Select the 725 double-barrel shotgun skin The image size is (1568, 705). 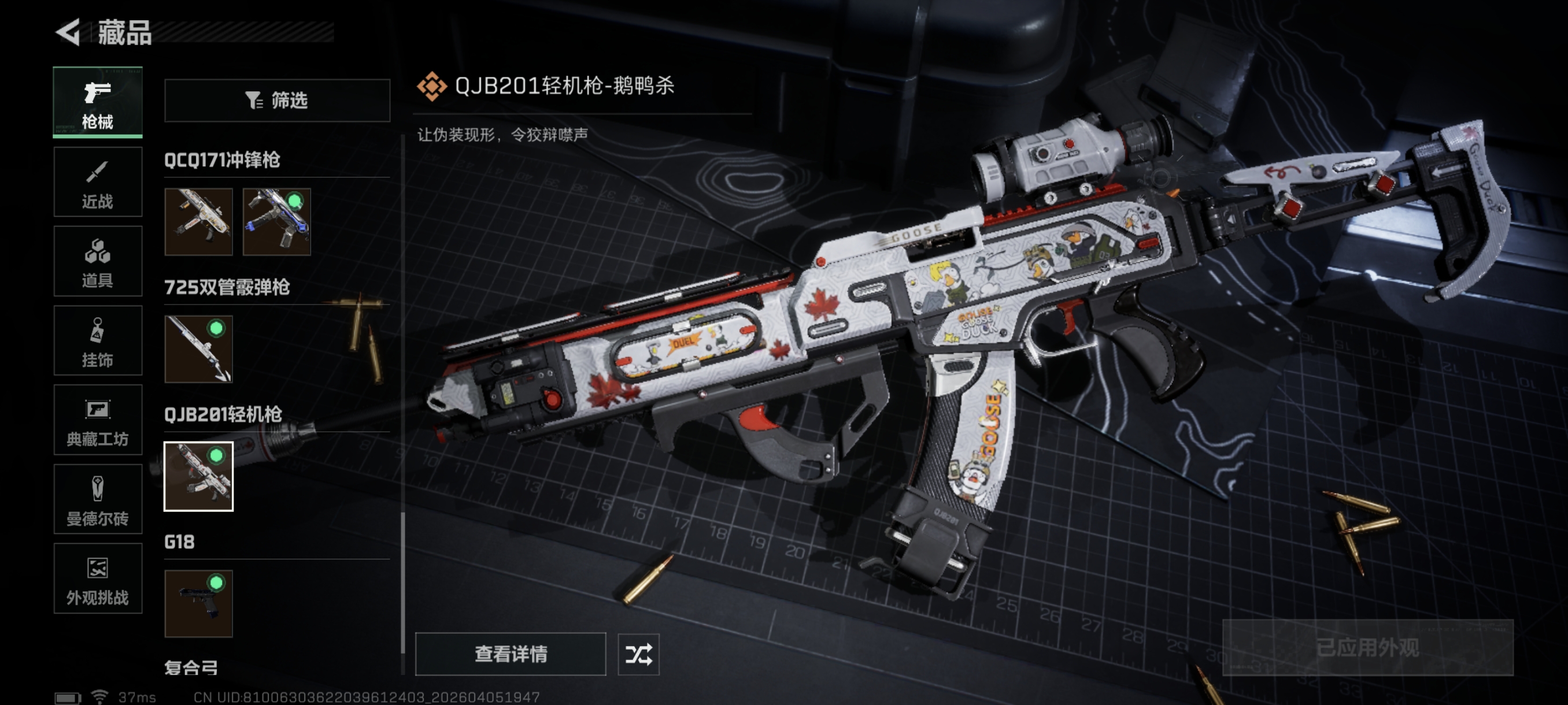(x=198, y=348)
